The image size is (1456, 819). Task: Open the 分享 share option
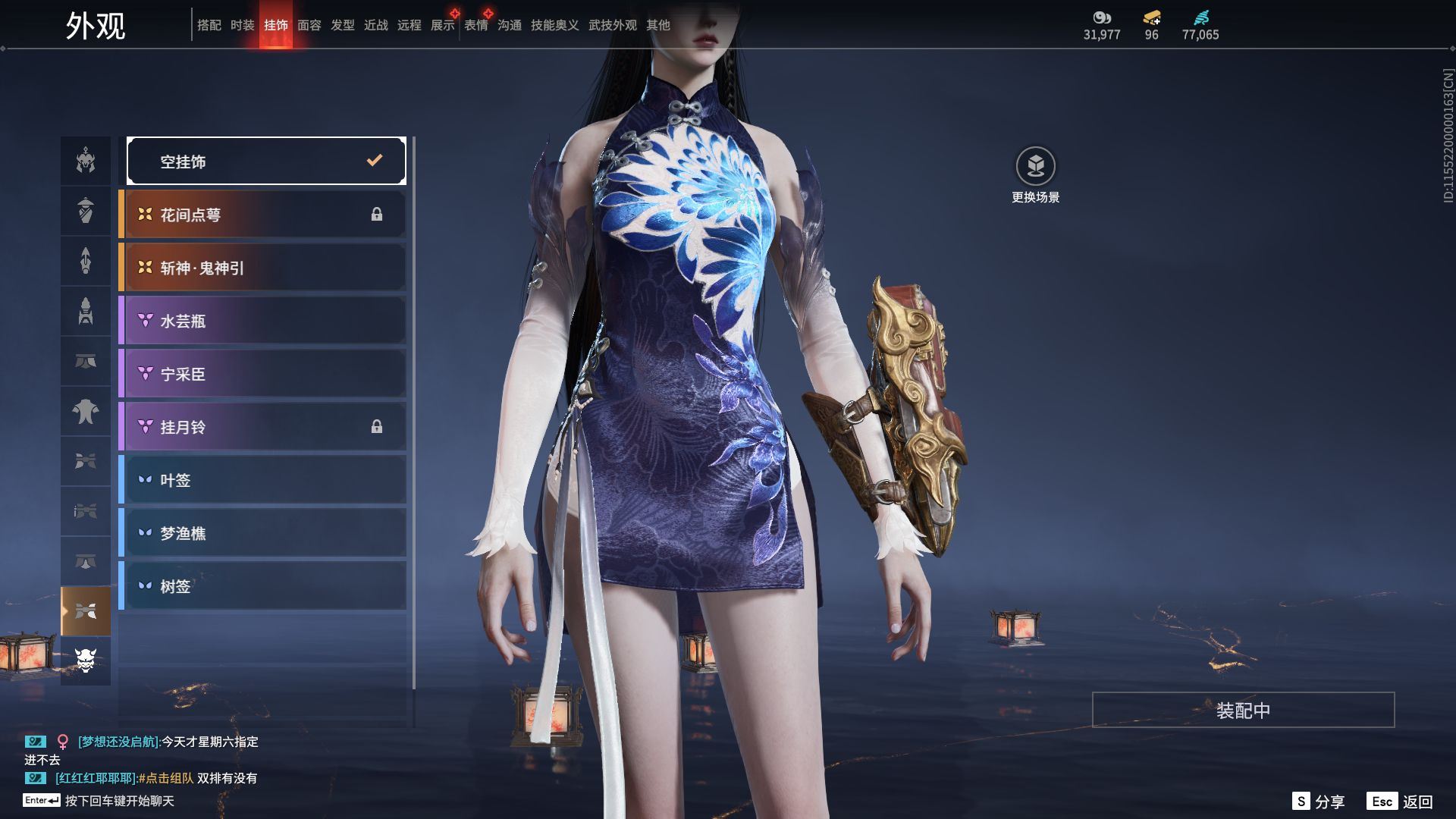1318,802
